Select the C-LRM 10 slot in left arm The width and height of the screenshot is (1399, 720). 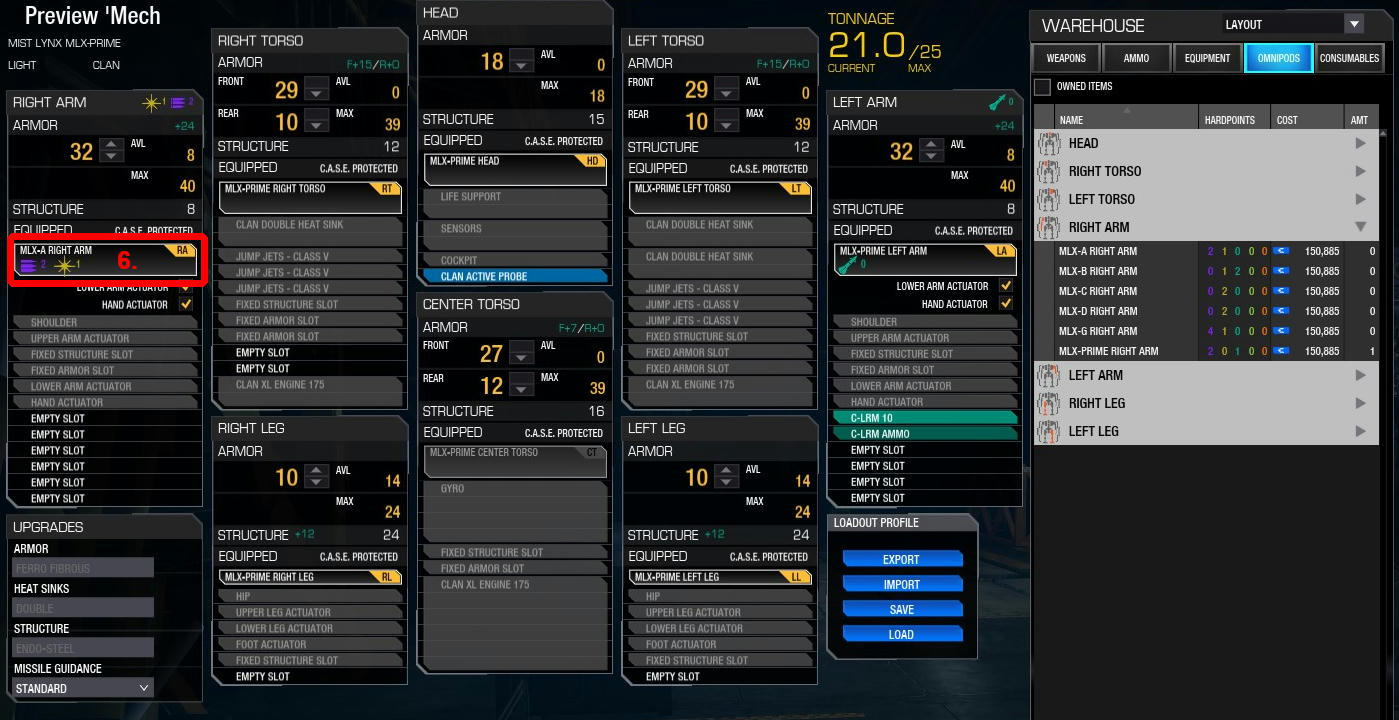pyautogui.click(x=924, y=418)
